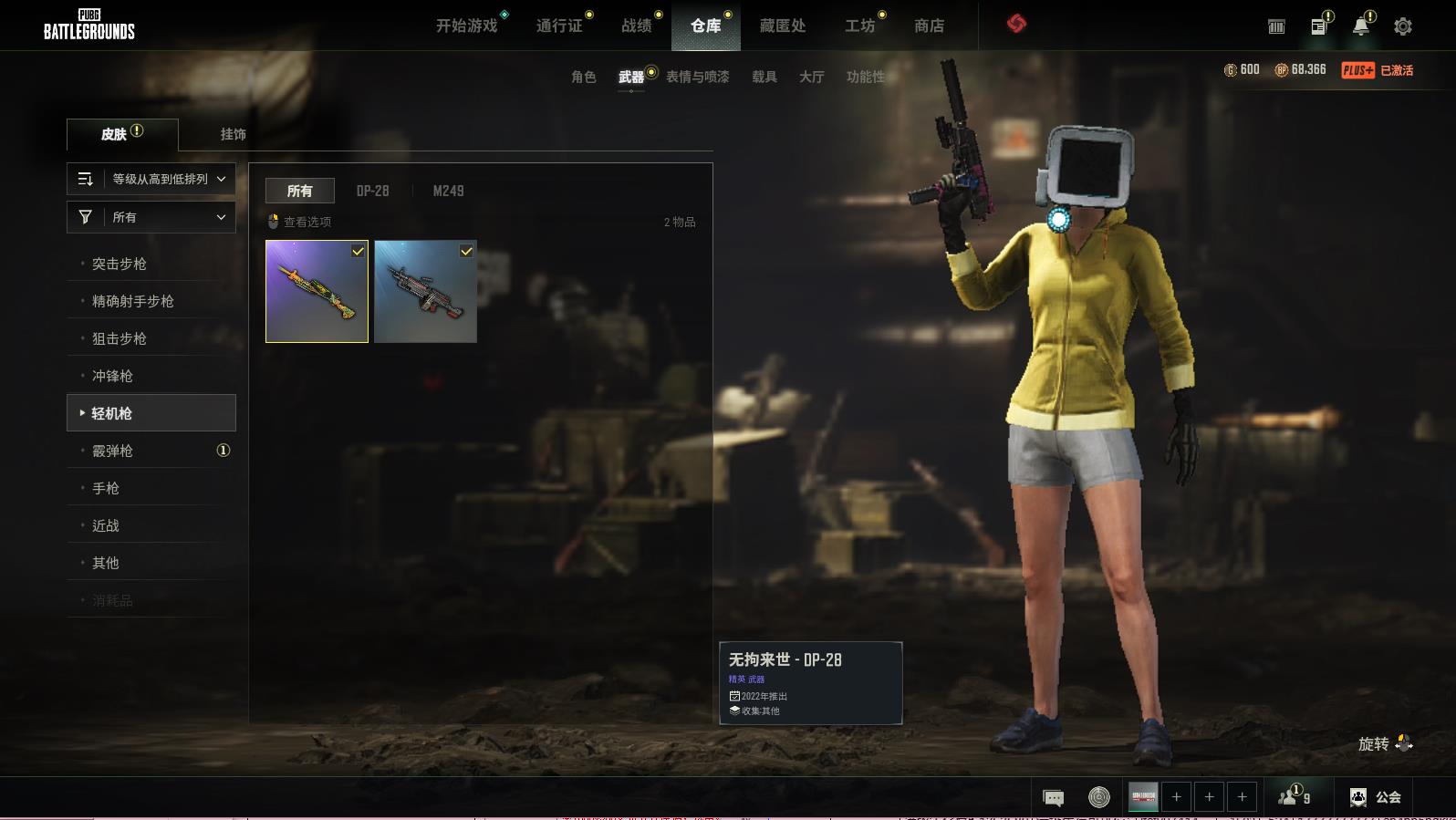Viewport: 1456px width, 820px height.
Task: Choose the 狙击步枪 category
Action: [120, 338]
